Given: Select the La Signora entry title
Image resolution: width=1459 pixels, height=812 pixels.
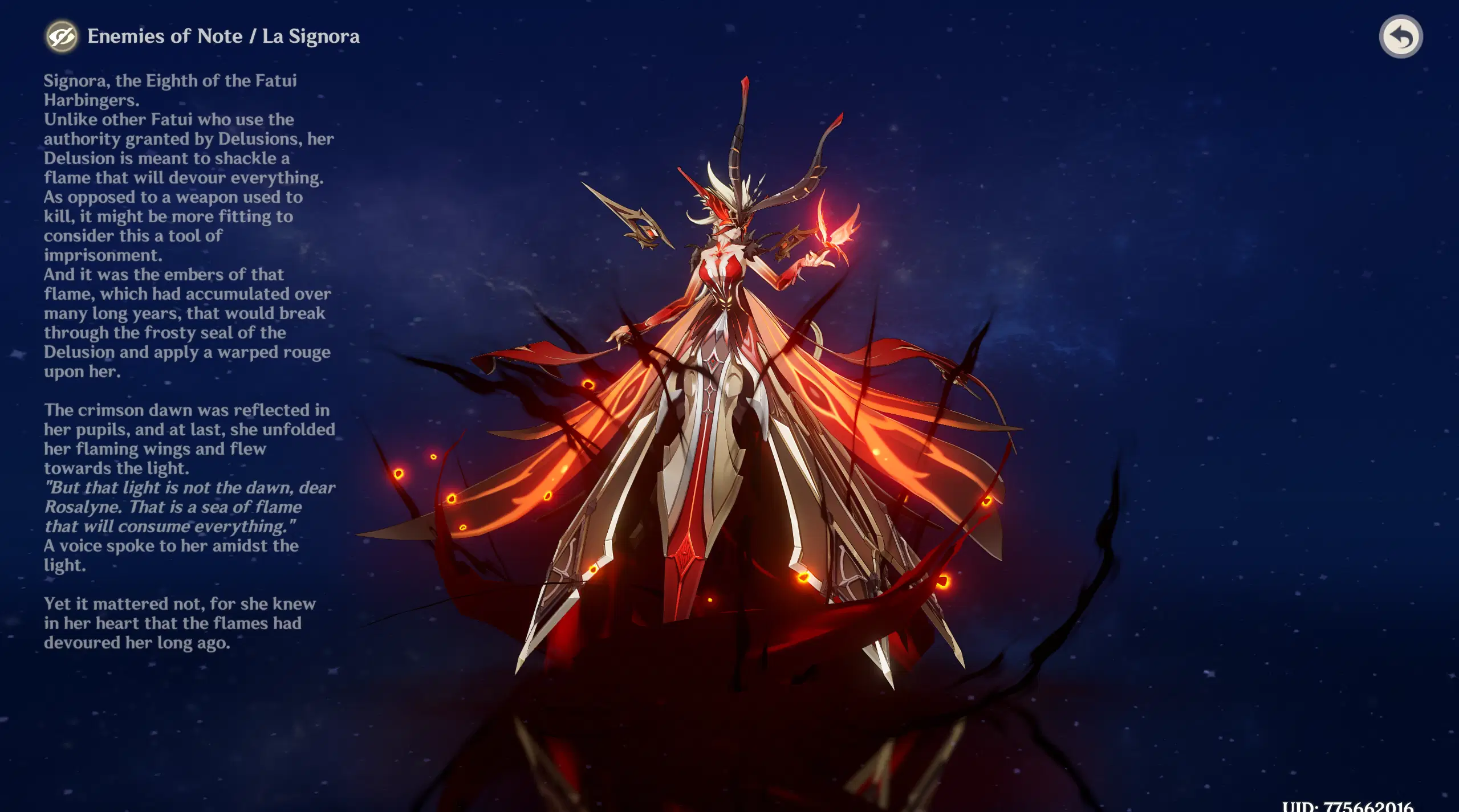Looking at the screenshot, I should (x=312, y=36).
